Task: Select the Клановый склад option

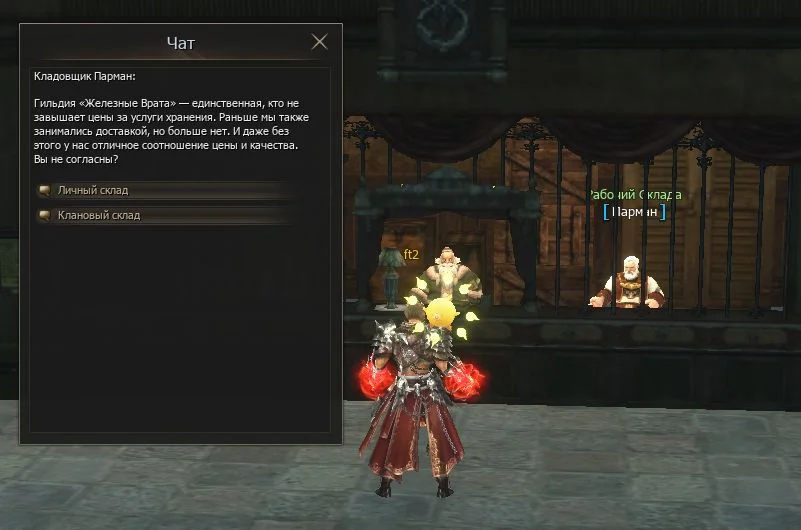Action: tap(99, 215)
